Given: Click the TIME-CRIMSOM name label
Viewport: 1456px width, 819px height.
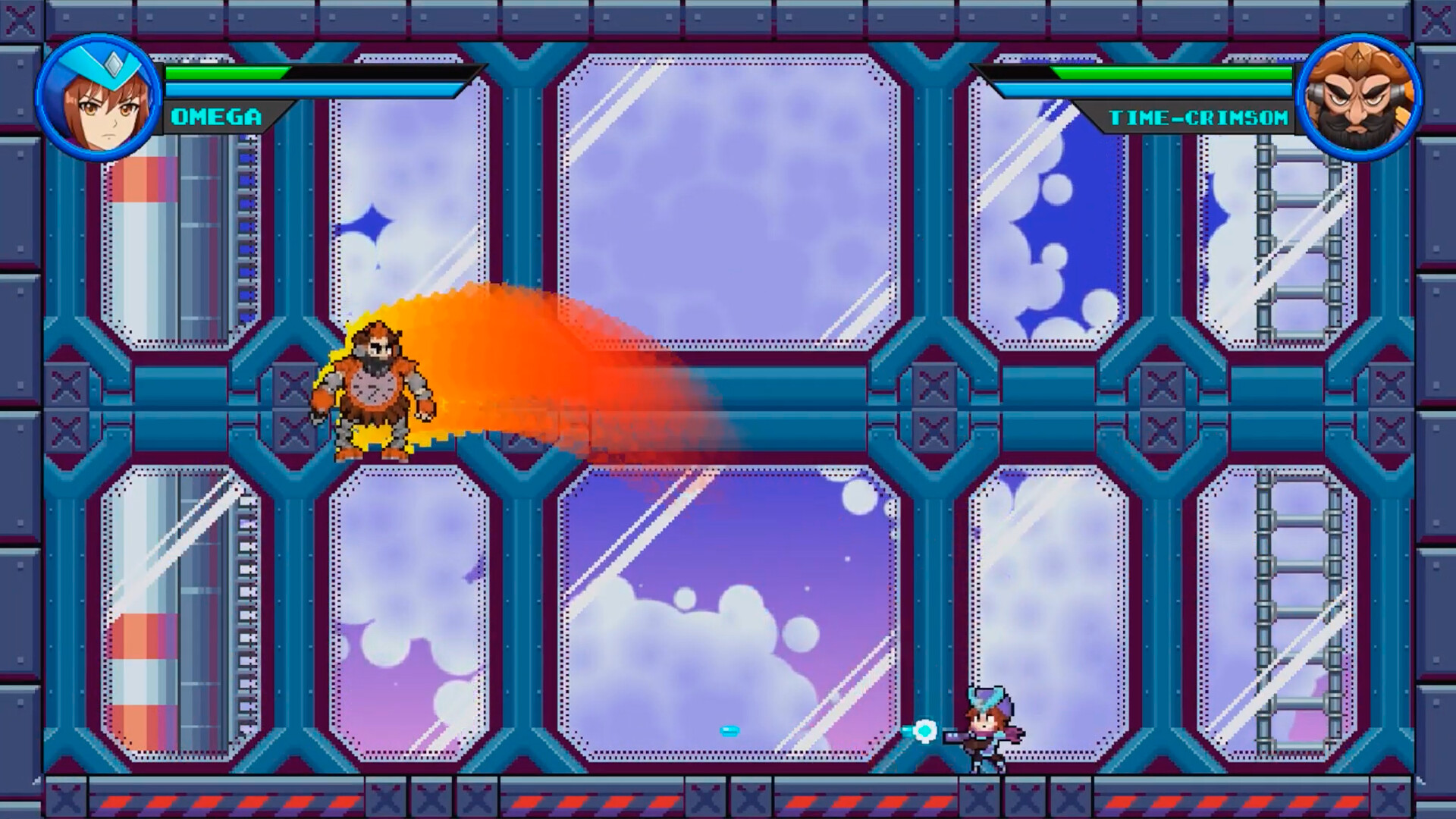Looking at the screenshot, I should (x=1198, y=118).
